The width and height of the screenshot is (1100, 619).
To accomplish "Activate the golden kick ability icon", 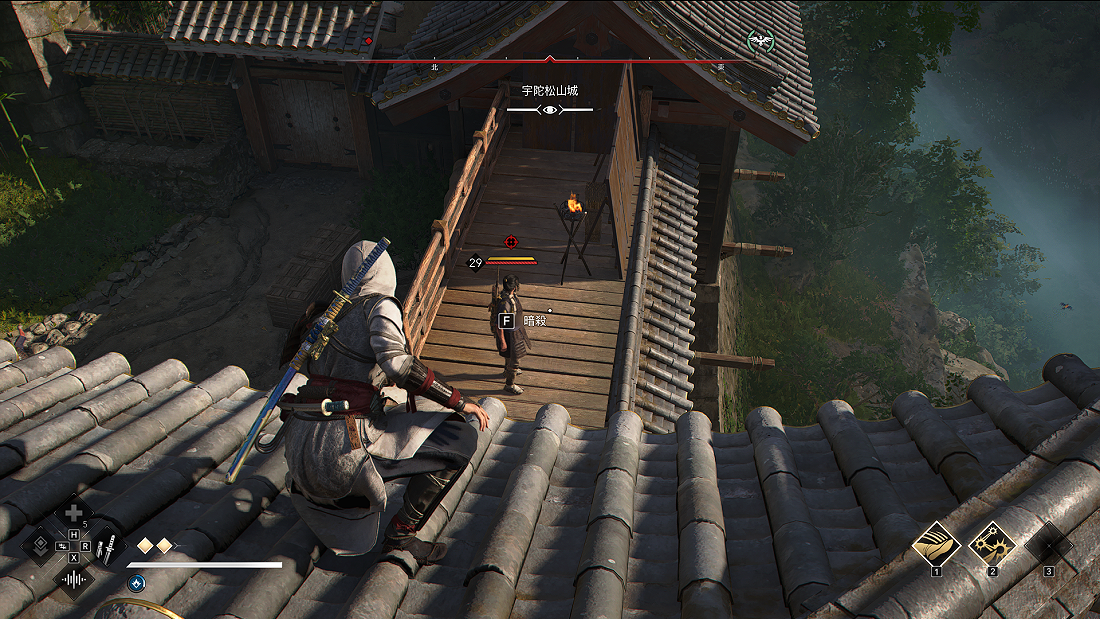I will (937, 544).
